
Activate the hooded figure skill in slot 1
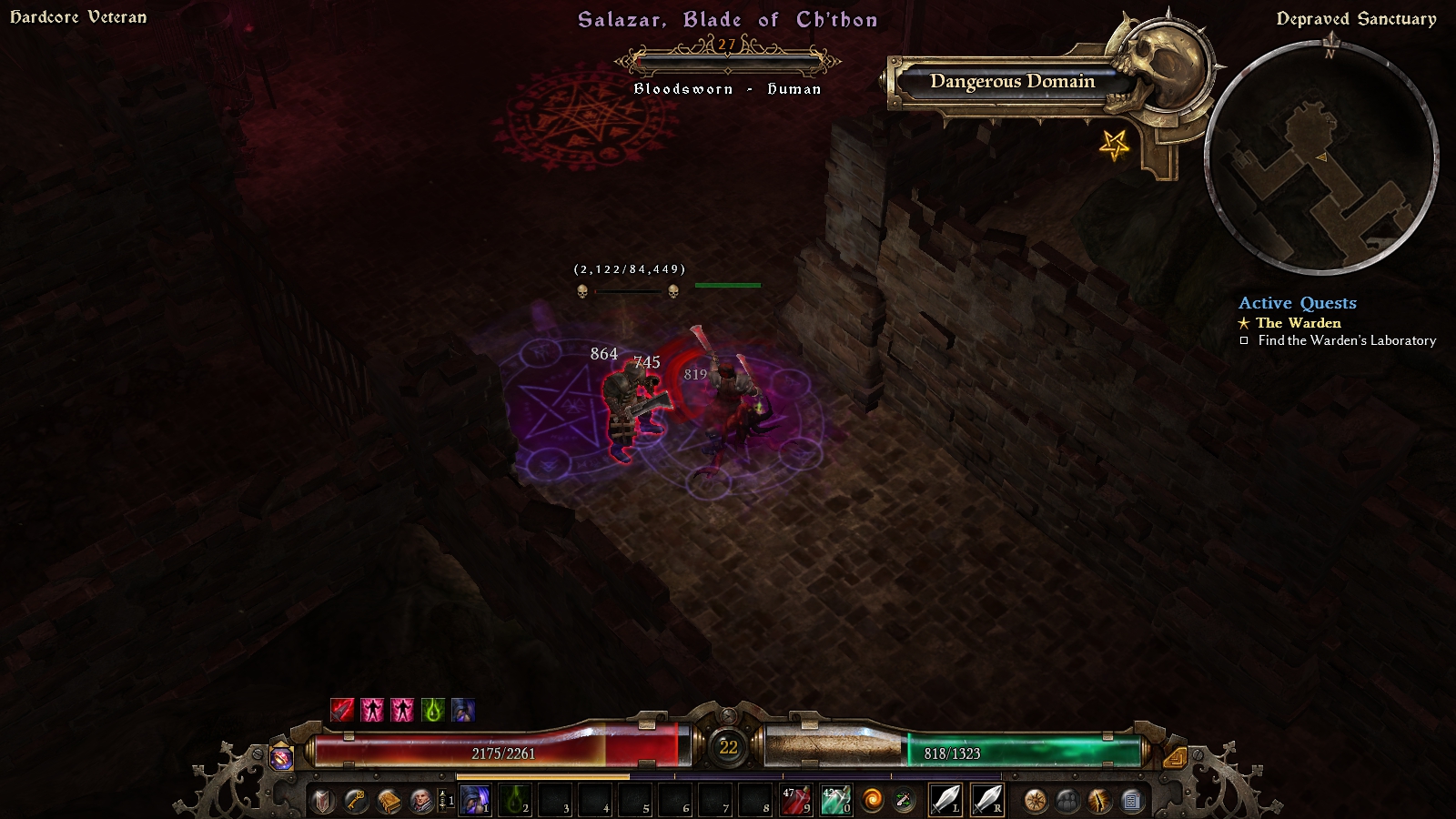pos(474,801)
